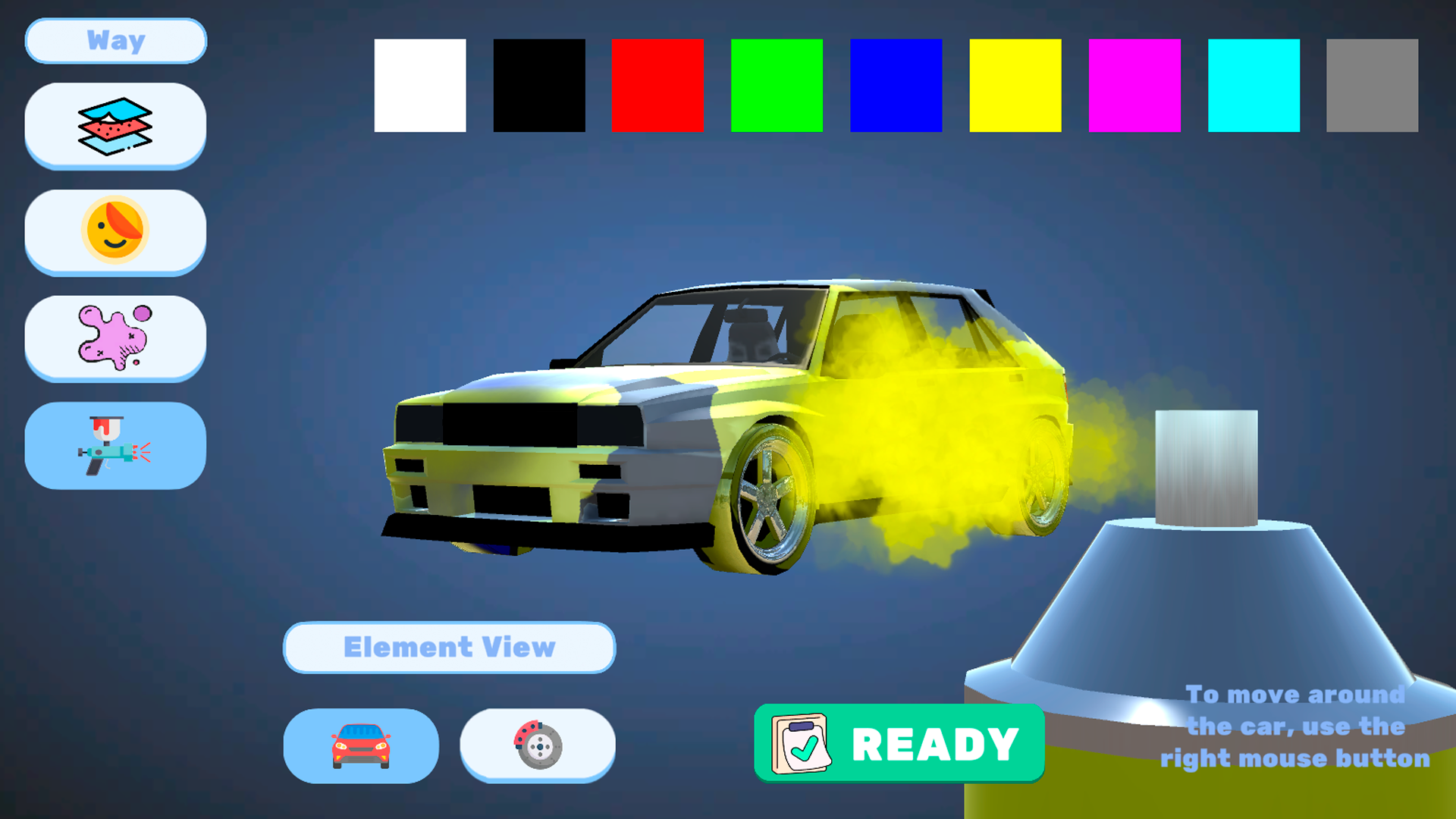Select the spray gun painting tool

(x=115, y=446)
